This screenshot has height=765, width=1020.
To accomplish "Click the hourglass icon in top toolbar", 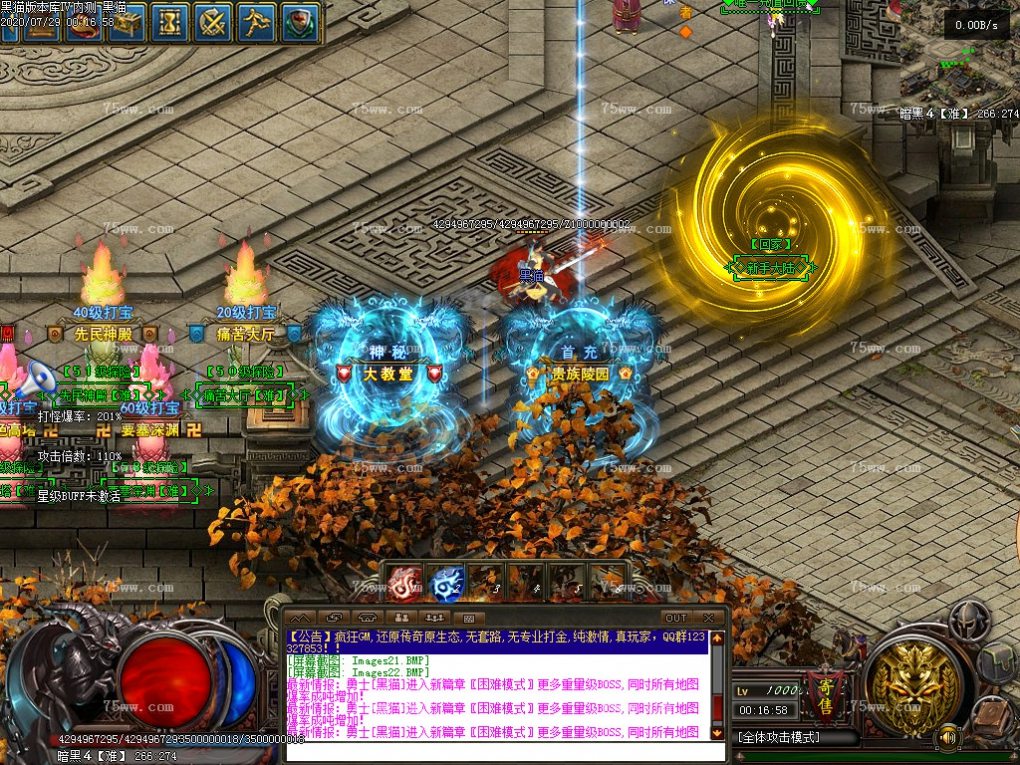I will 171,22.
